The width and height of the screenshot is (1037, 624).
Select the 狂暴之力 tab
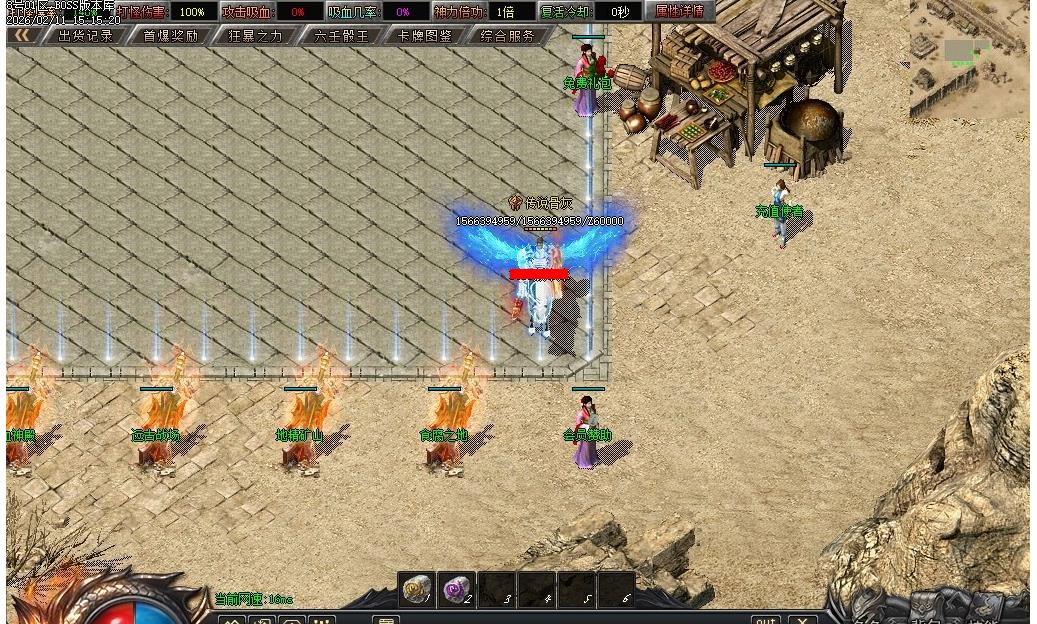[256, 36]
